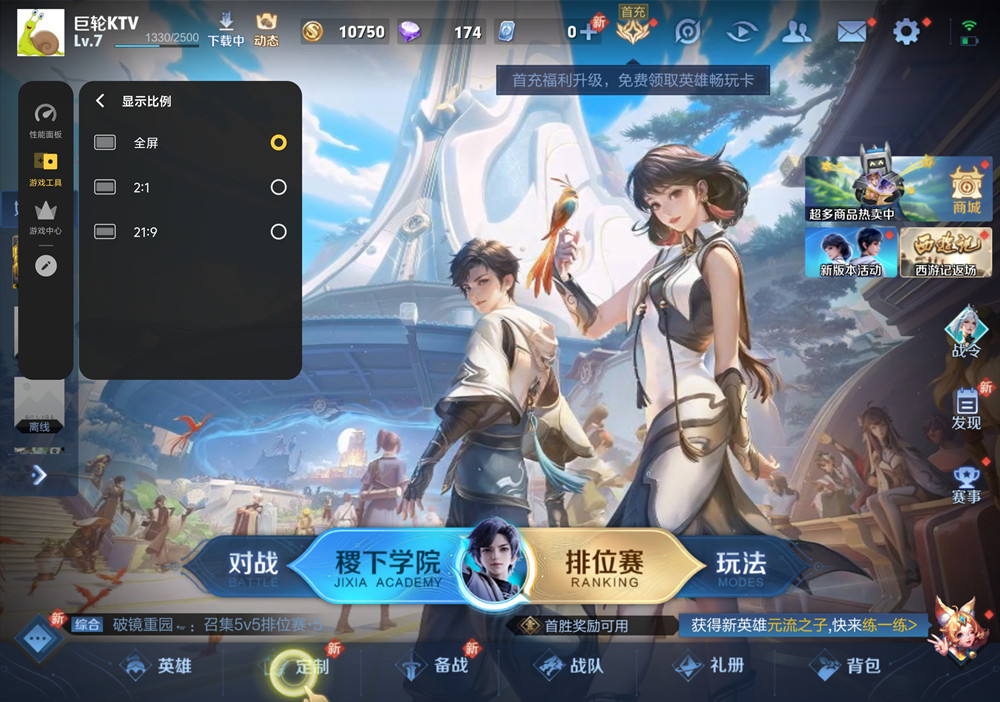Select the 全屏 fullscreen ratio option
Viewport: 1000px width, 702px height.
coord(278,143)
